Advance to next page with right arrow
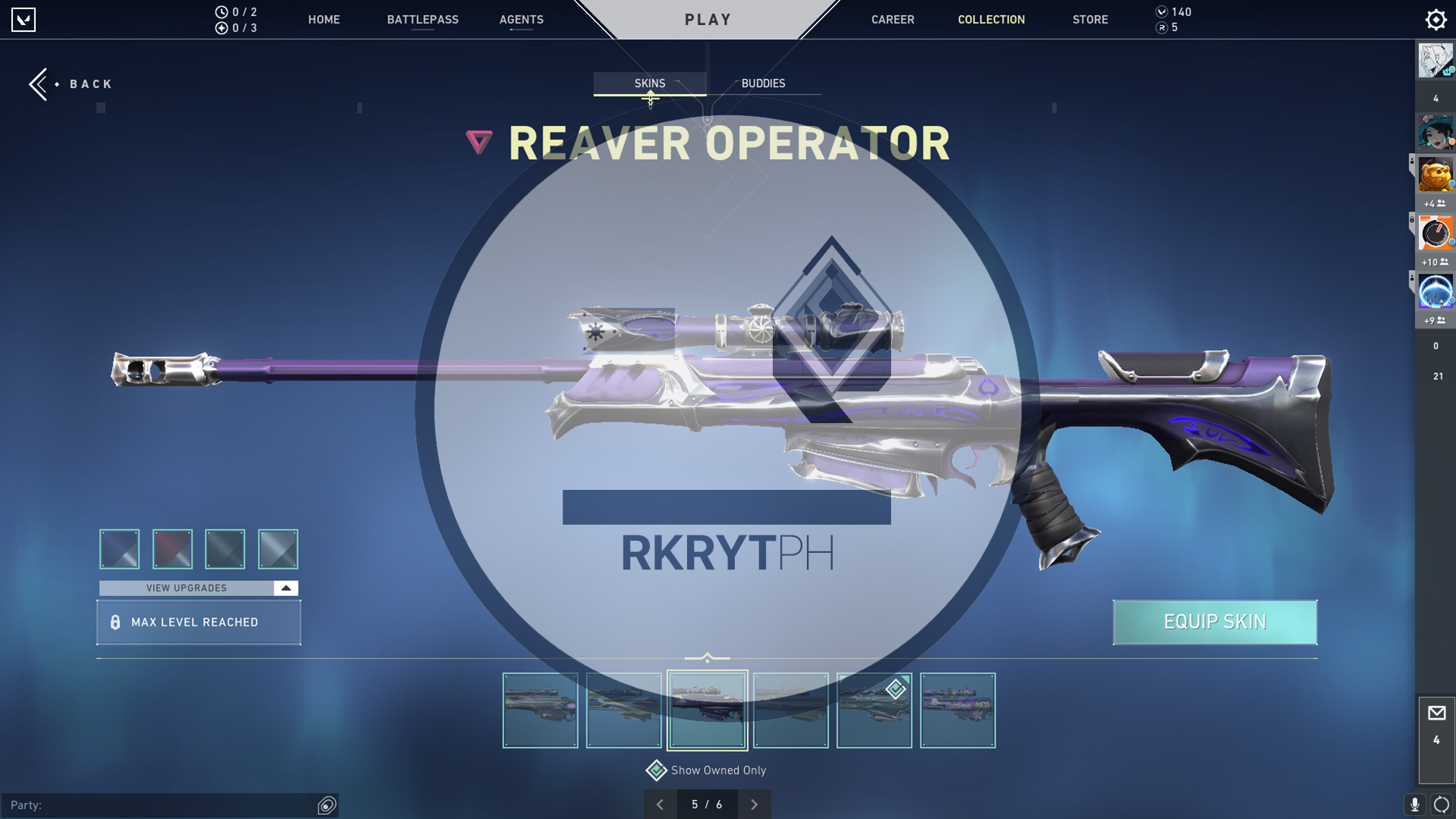The image size is (1456, 819). click(x=754, y=804)
